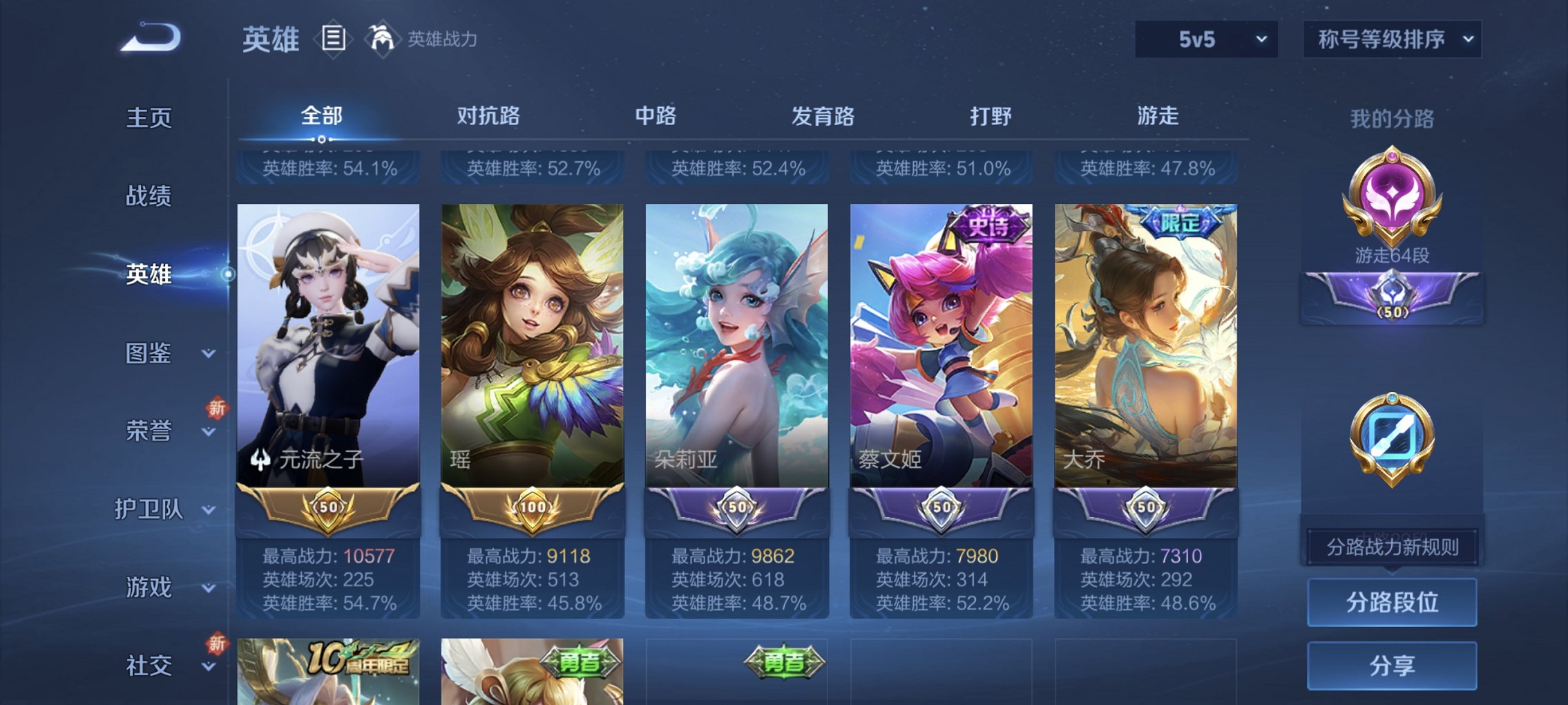This screenshot has width=1568, height=705.
Task: Open the 战绩 sidebar menu item
Action: (x=149, y=196)
